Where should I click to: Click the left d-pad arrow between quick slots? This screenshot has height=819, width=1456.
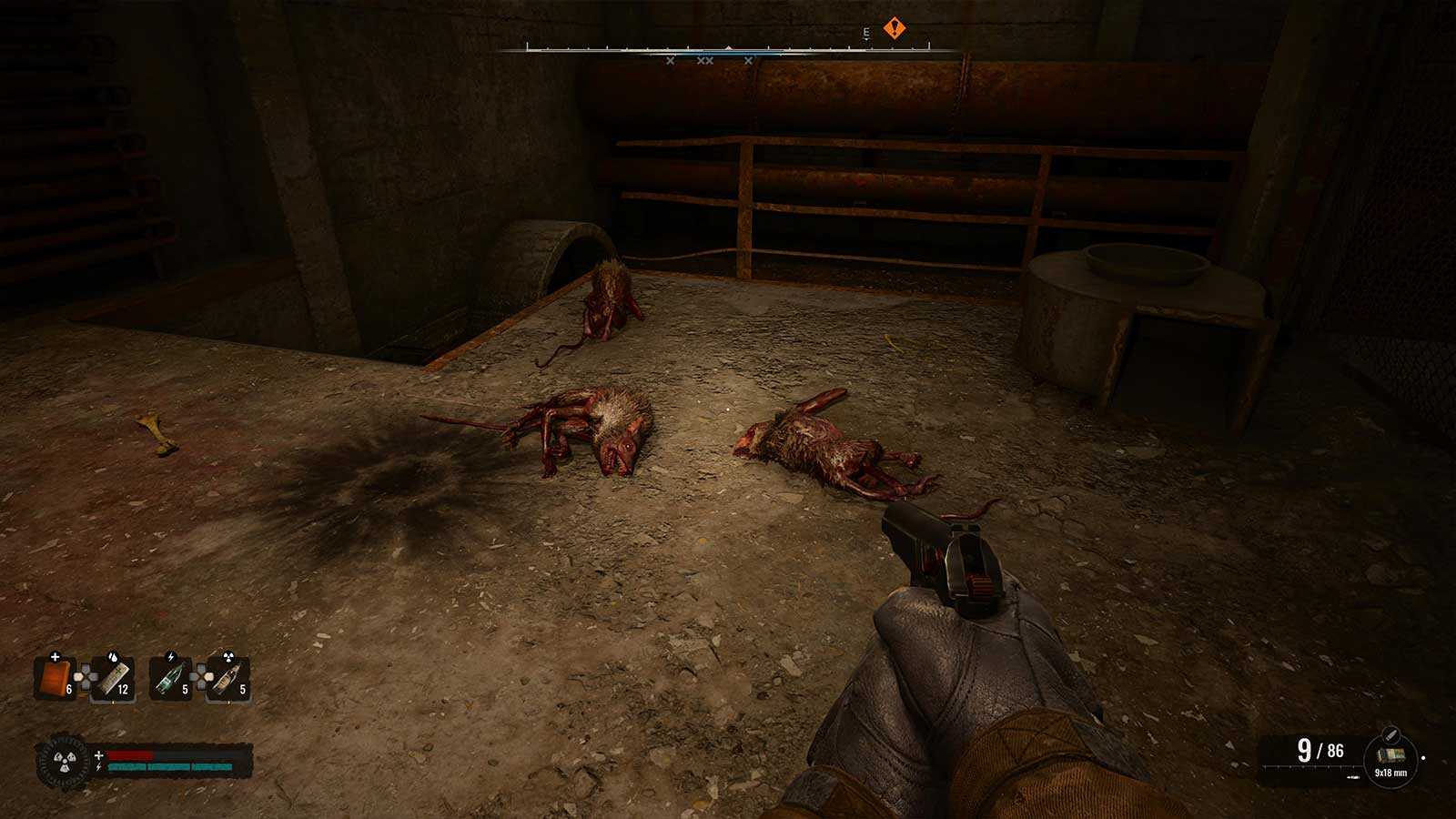(x=78, y=676)
